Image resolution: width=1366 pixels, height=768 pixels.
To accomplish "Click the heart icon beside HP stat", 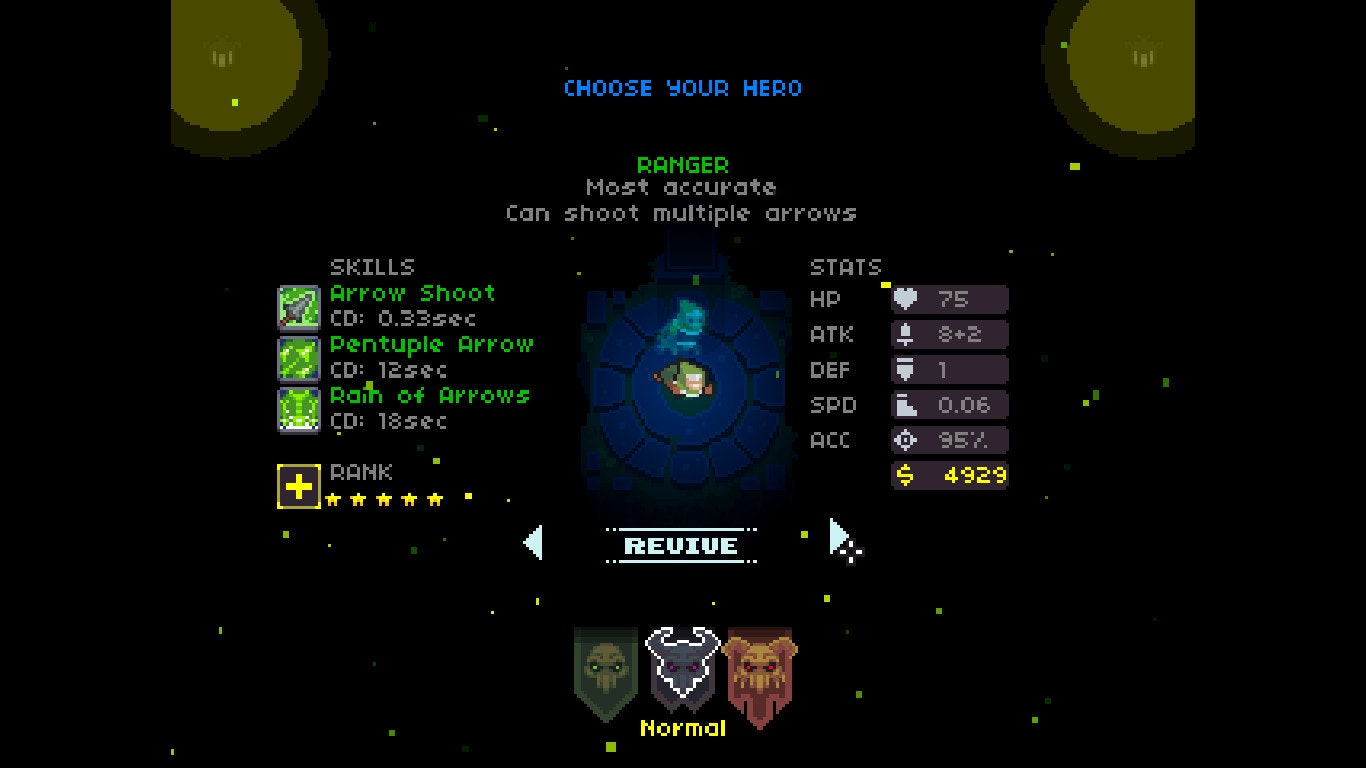I will (906, 299).
